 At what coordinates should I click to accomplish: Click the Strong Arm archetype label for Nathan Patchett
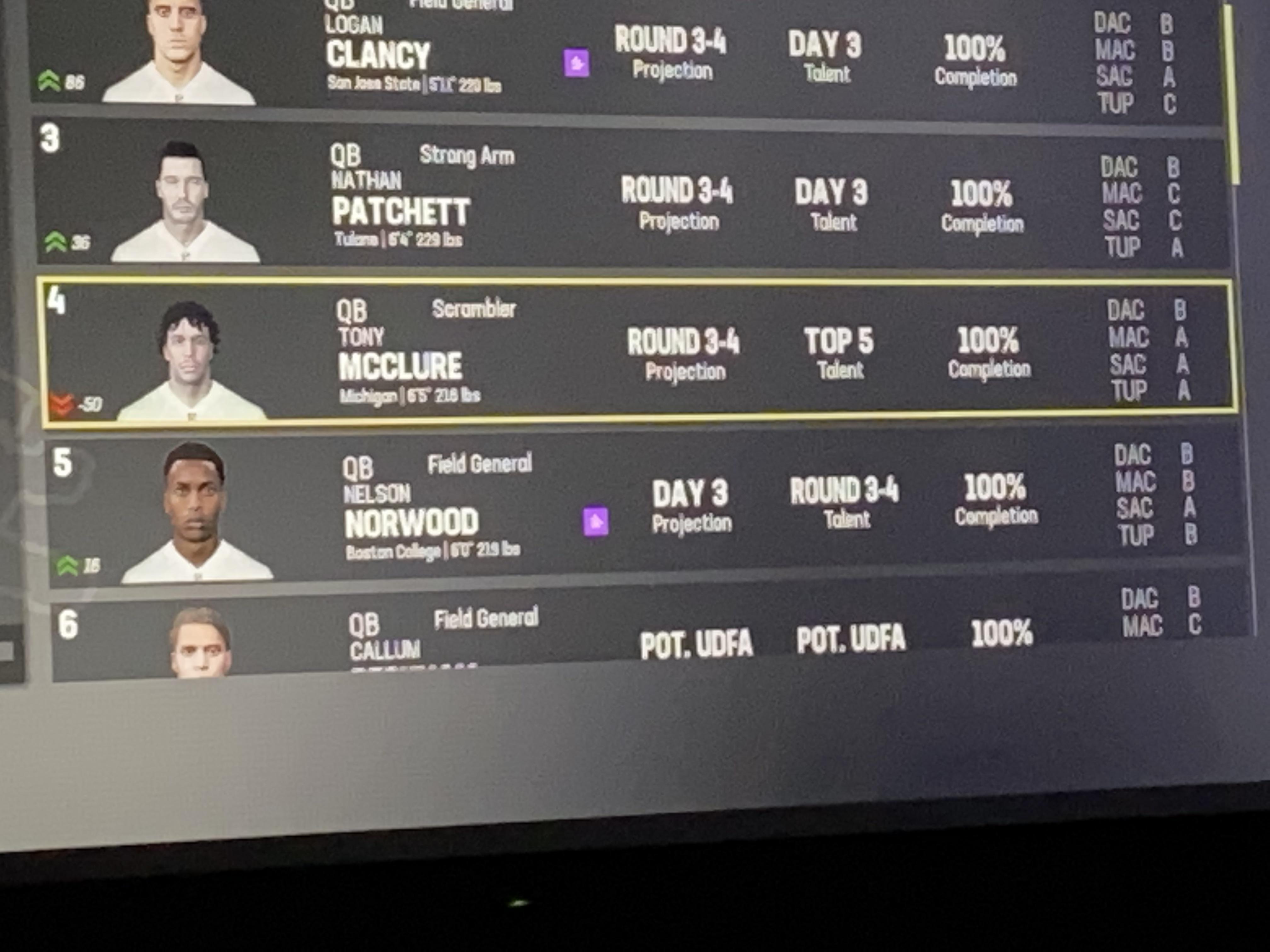(x=467, y=155)
